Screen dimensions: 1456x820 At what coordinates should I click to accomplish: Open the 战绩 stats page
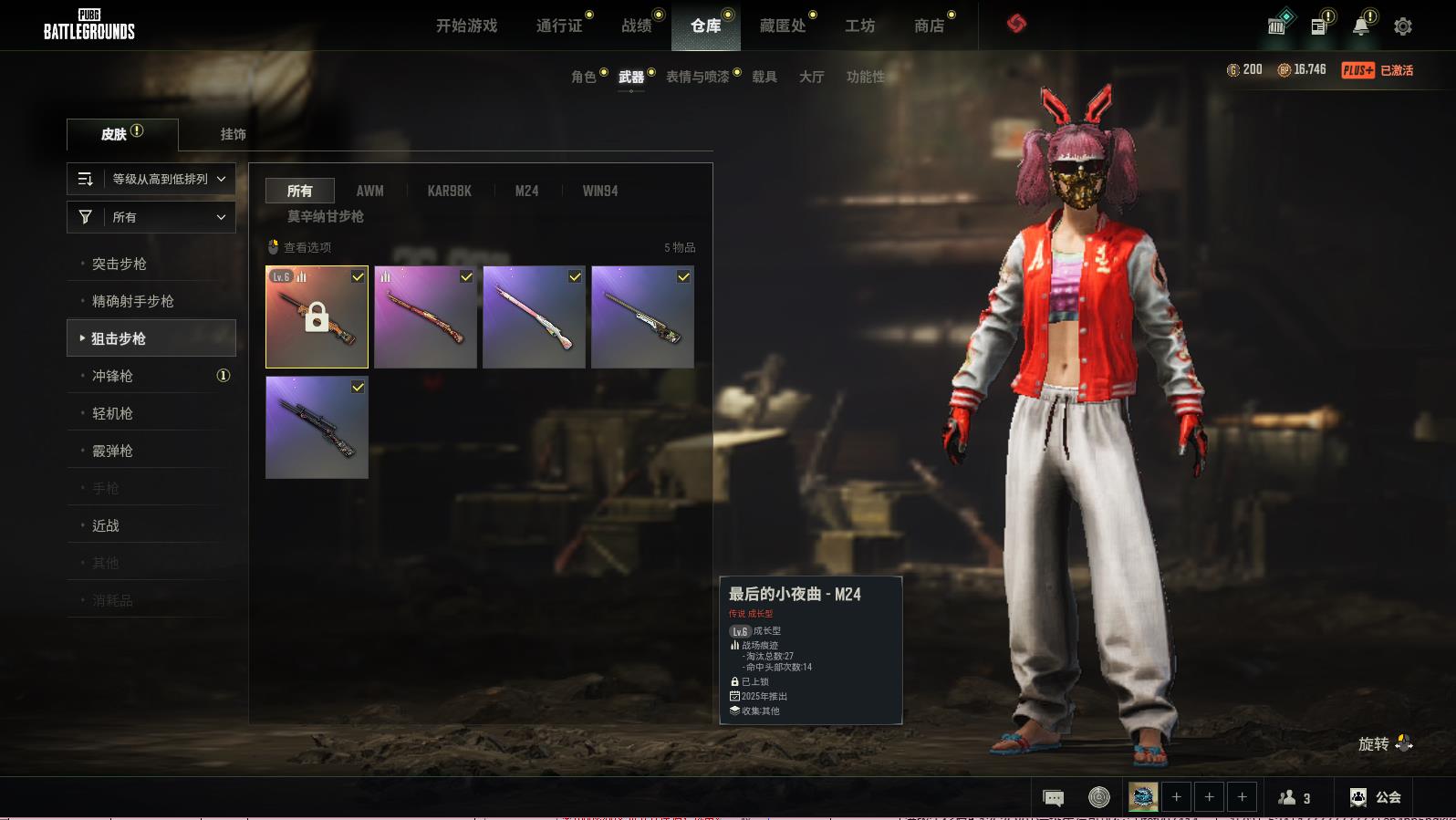[x=637, y=26]
